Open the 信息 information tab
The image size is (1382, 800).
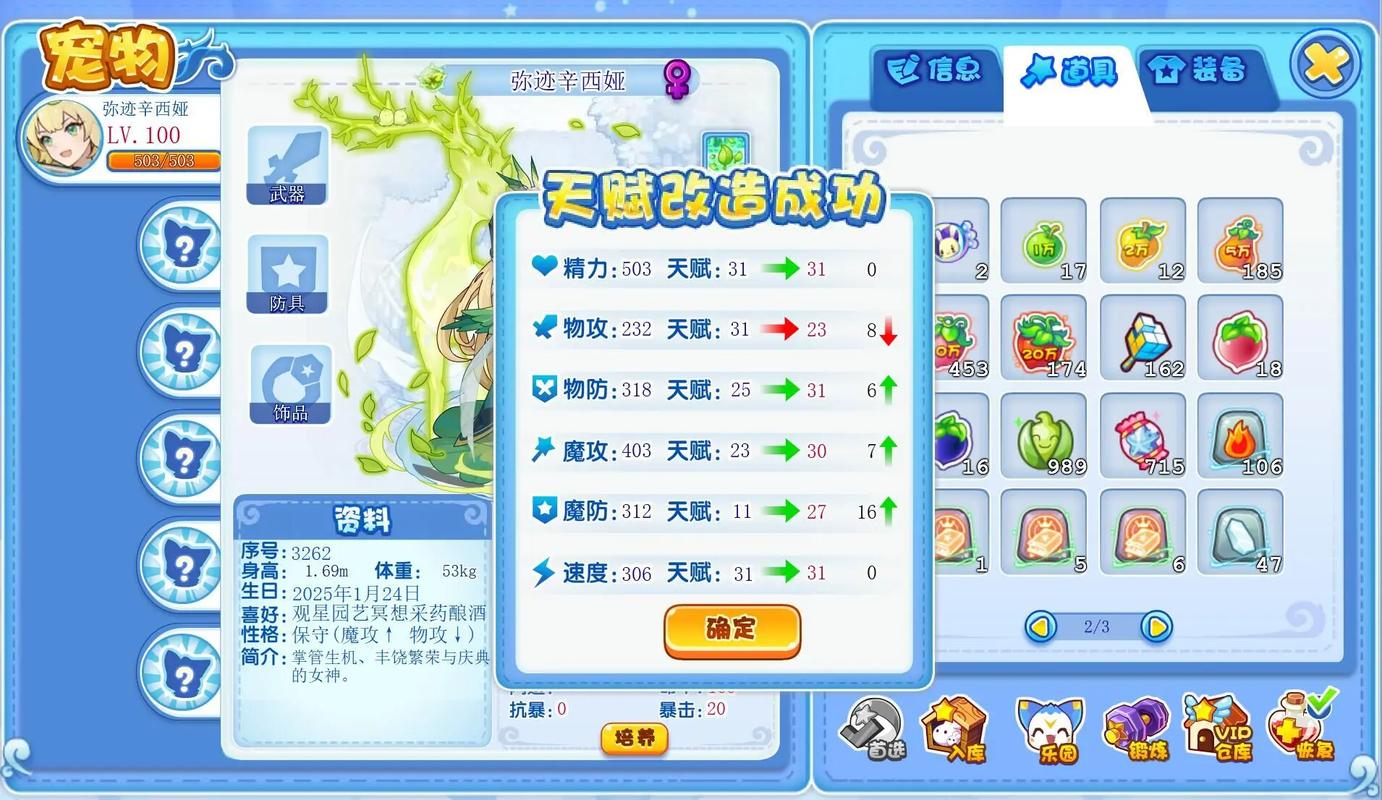click(934, 70)
